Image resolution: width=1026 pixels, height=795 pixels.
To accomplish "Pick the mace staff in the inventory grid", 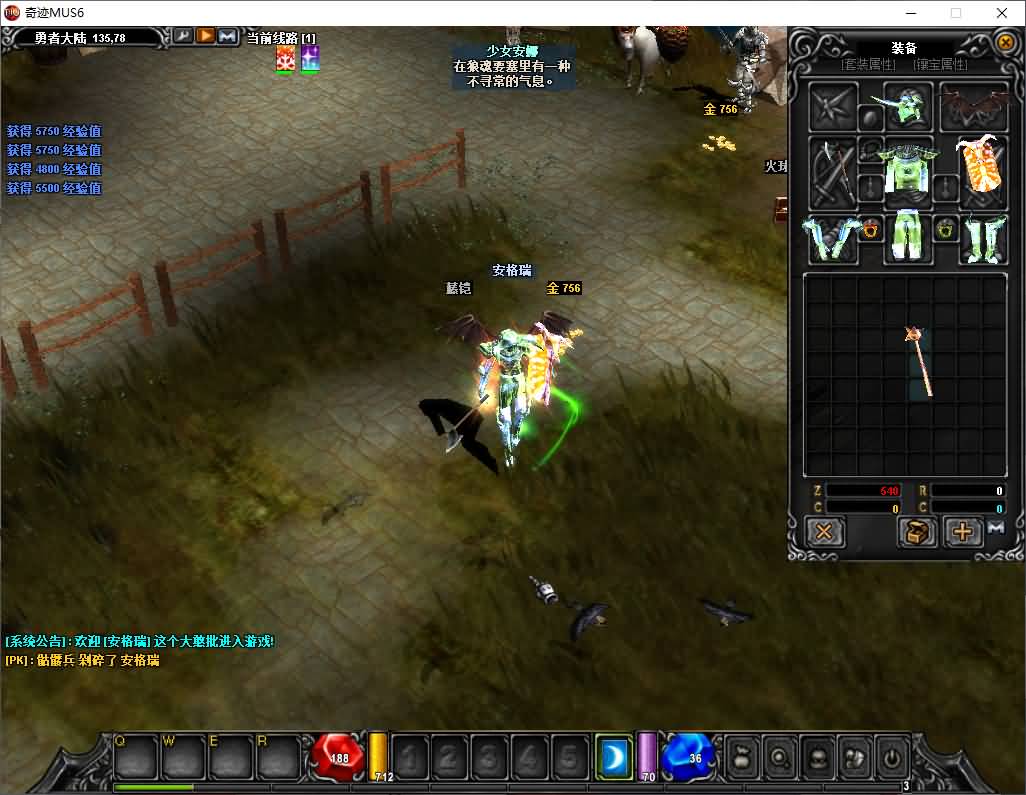I will (919, 360).
